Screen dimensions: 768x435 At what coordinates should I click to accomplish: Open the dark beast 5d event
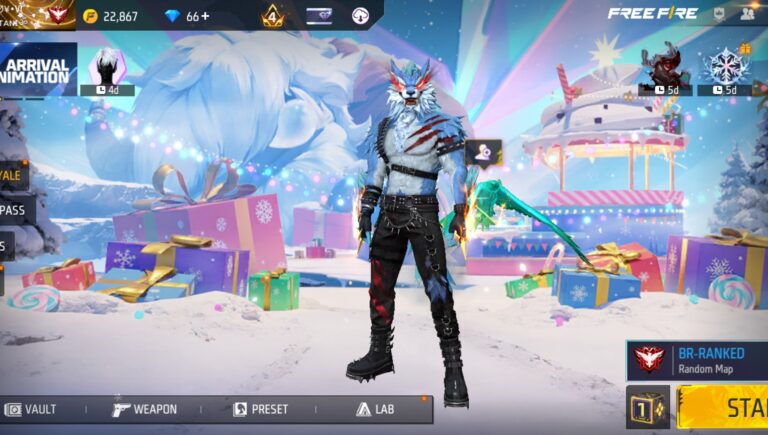click(665, 70)
